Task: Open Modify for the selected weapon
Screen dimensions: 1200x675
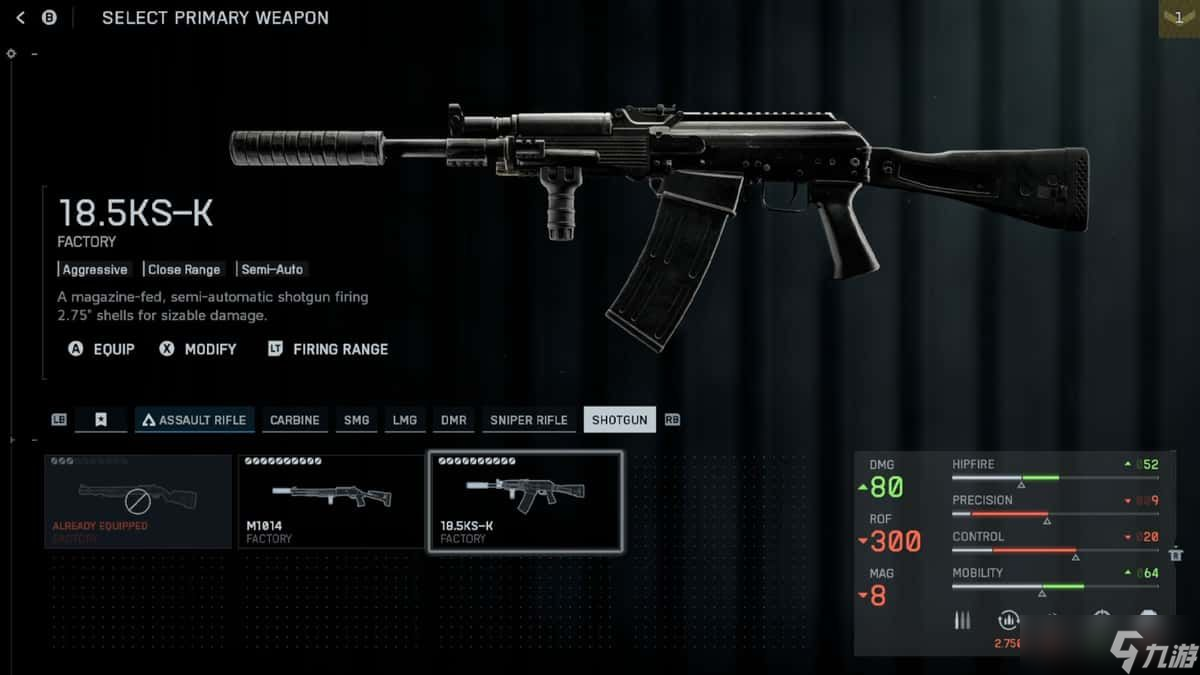Action: (x=198, y=349)
